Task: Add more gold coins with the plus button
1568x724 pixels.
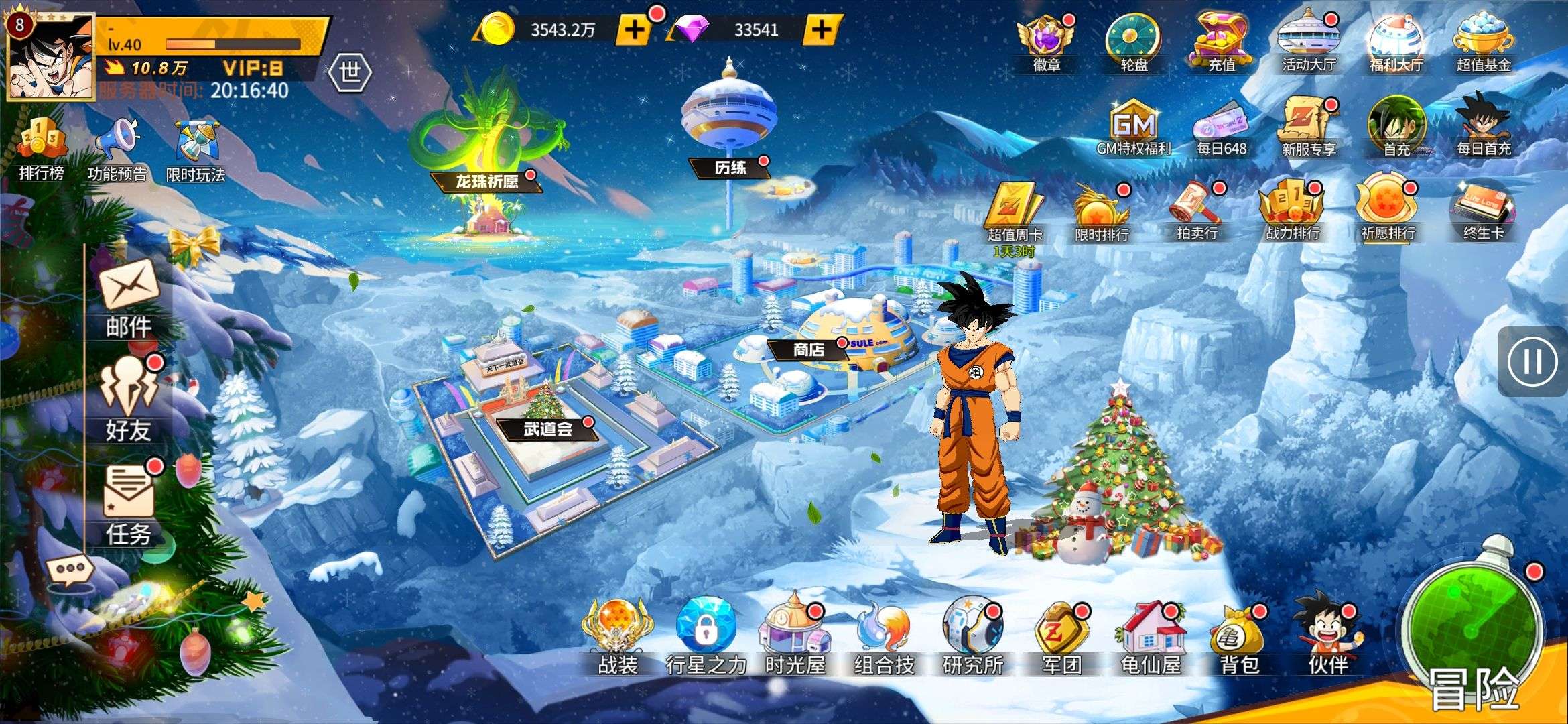Action: pyautogui.click(x=634, y=29)
